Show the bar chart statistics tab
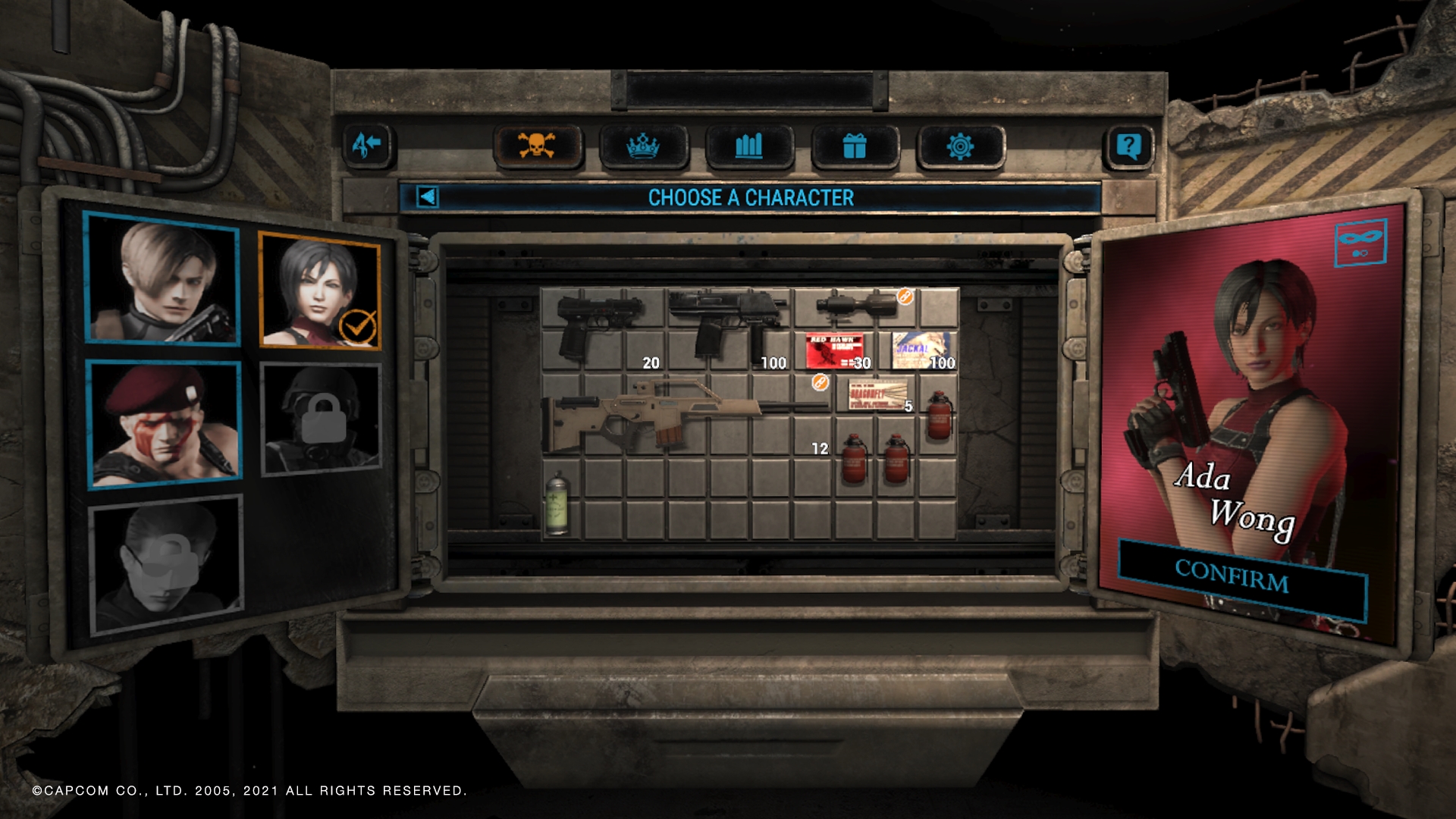 pos(749,146)
